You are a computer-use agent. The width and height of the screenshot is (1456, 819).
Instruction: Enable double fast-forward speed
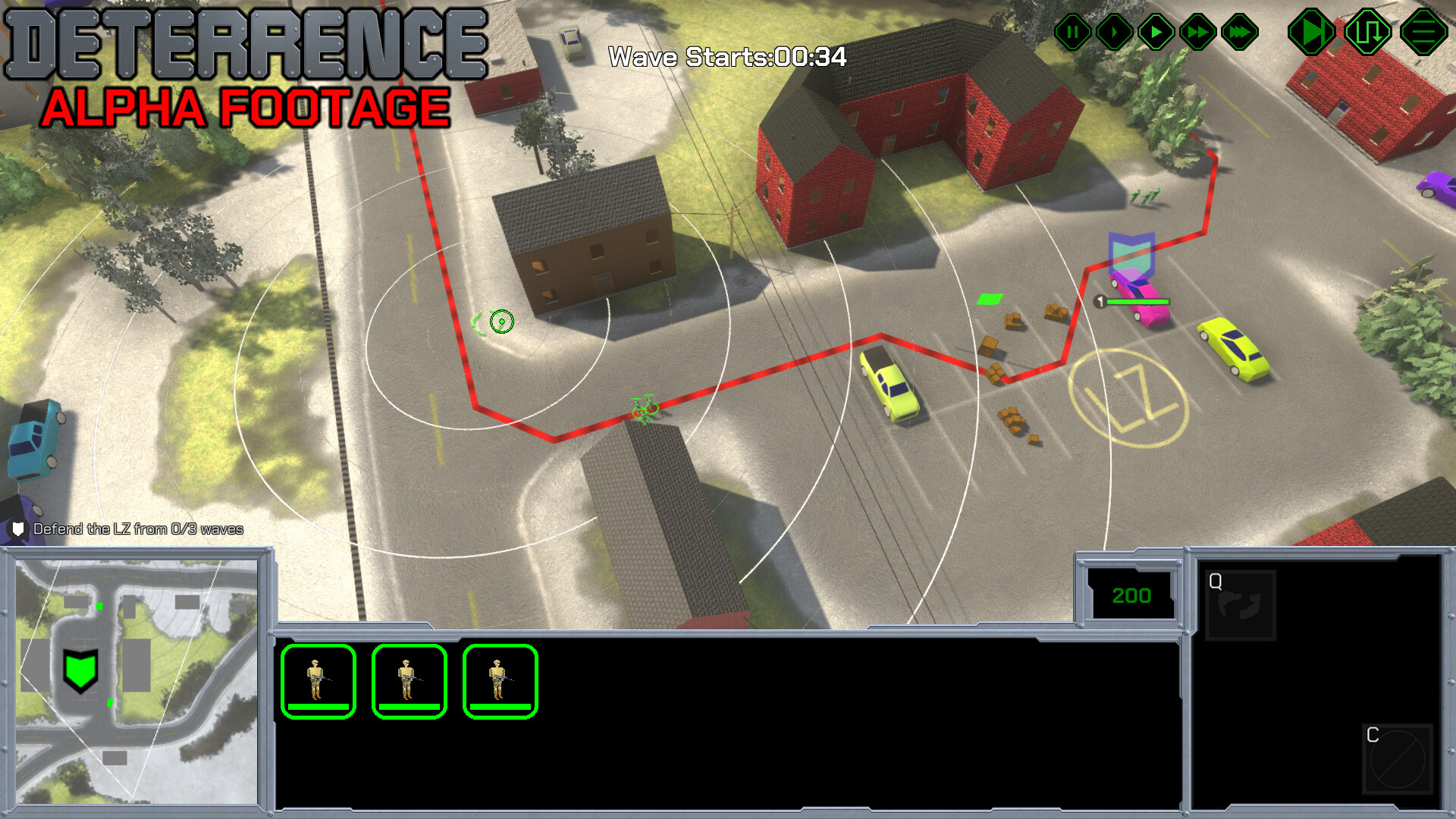(1198, 31)
